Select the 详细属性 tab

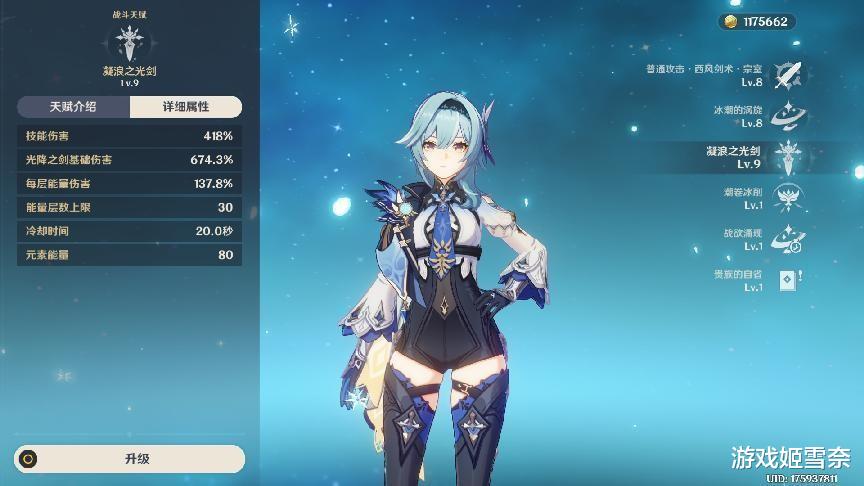coord(186,107)
